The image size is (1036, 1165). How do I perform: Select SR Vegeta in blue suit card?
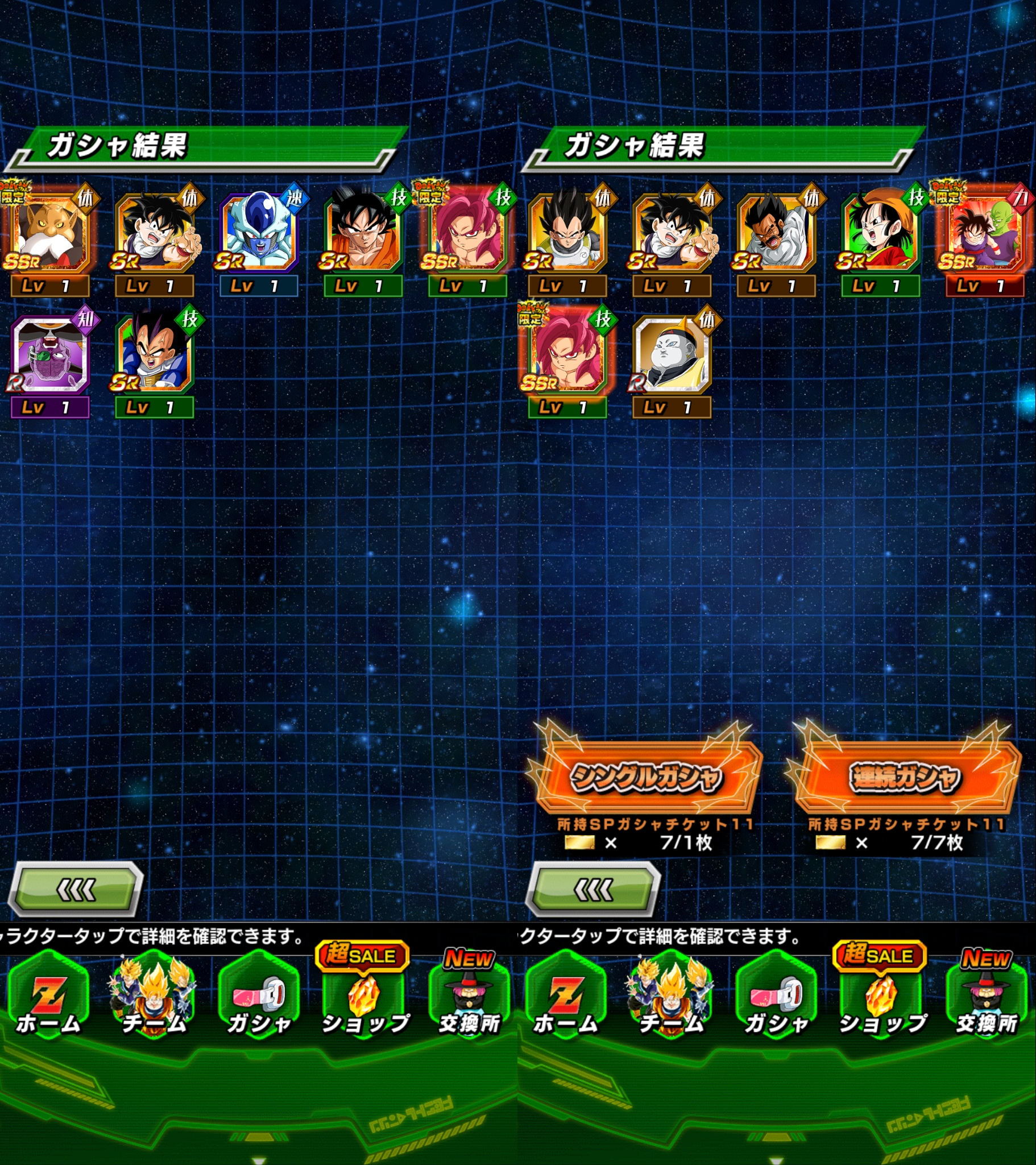(155, 356)
